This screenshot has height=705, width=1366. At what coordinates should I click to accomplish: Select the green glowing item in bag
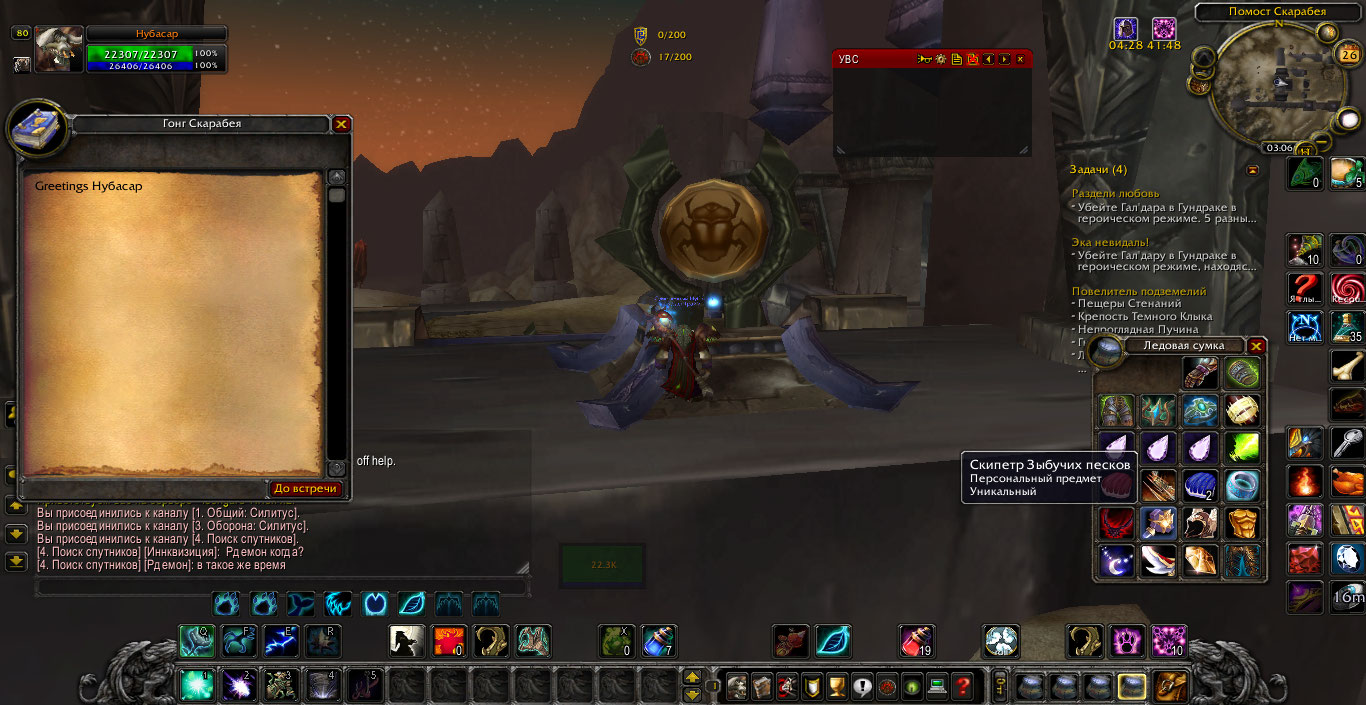click(1243, 447)
